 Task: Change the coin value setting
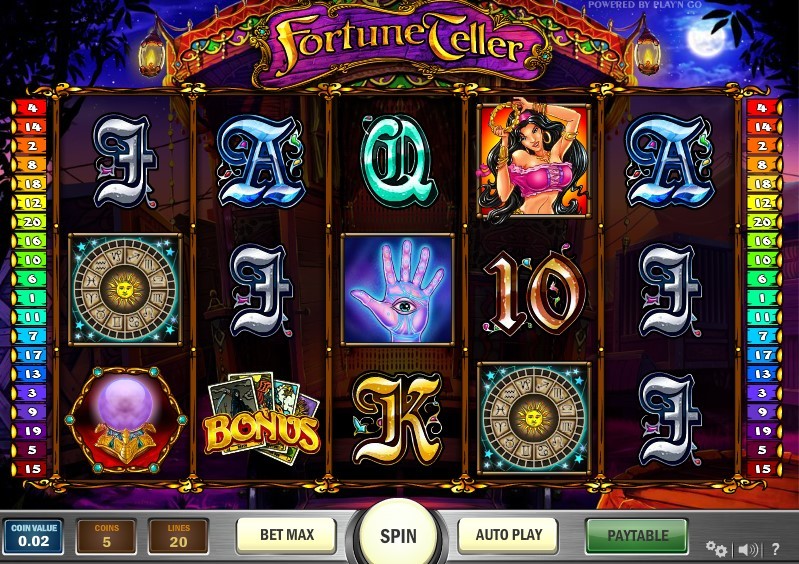pyautogui.click(x=33, y=537)
